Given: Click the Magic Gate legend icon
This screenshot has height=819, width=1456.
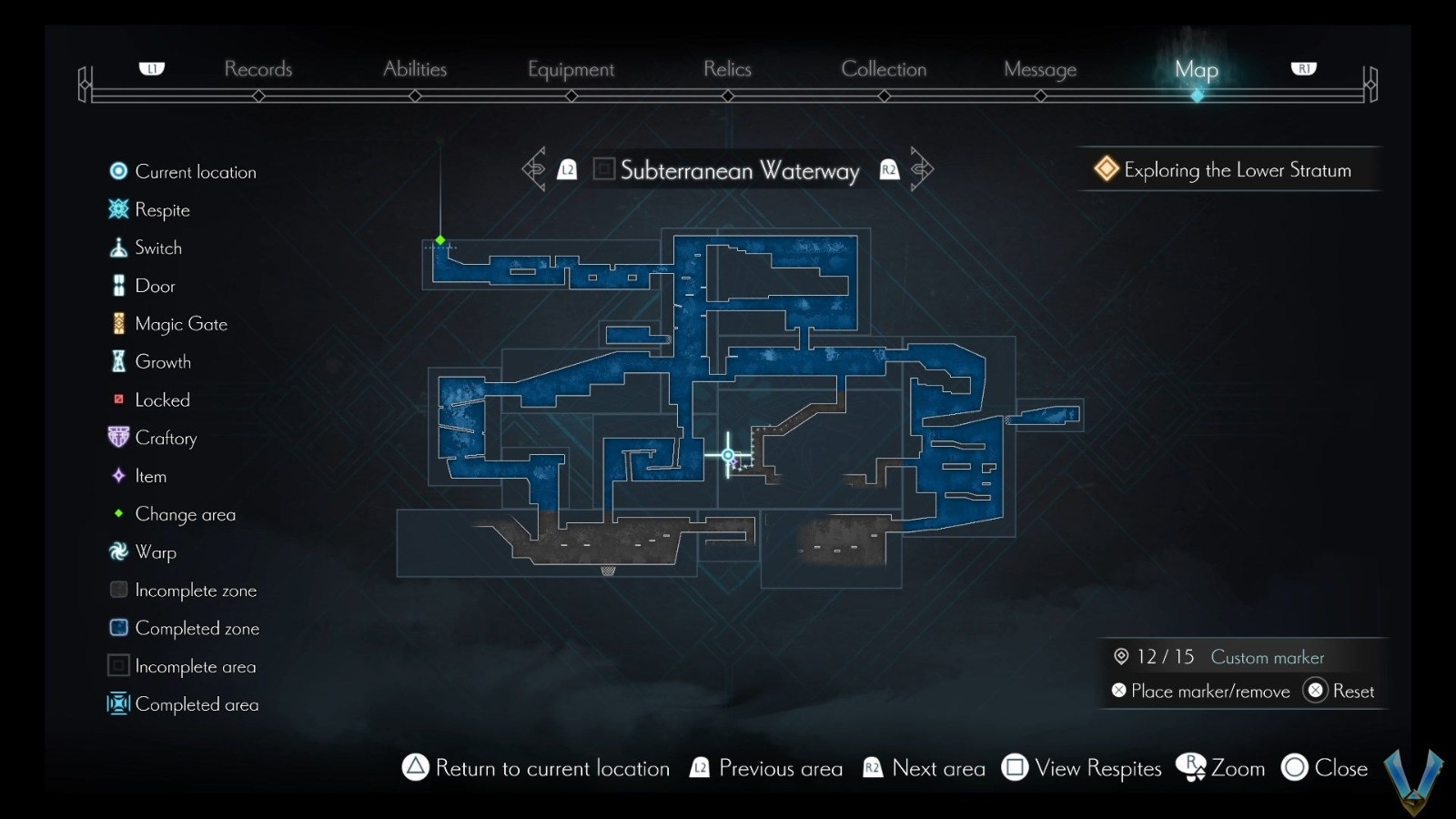Looking at the screenshot, I should (118, 323).
